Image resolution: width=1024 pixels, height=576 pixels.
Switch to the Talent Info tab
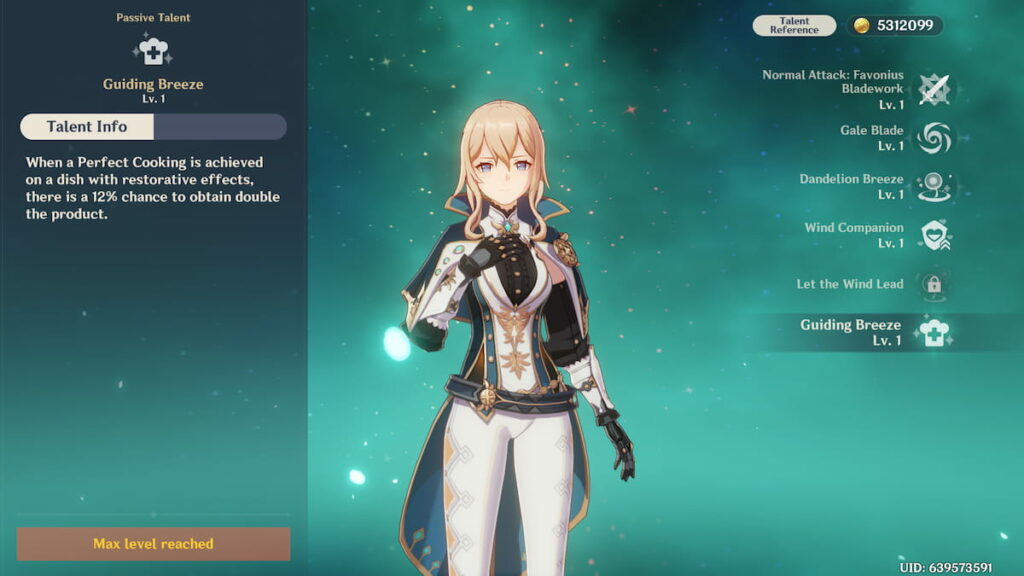tap(87, 127)
